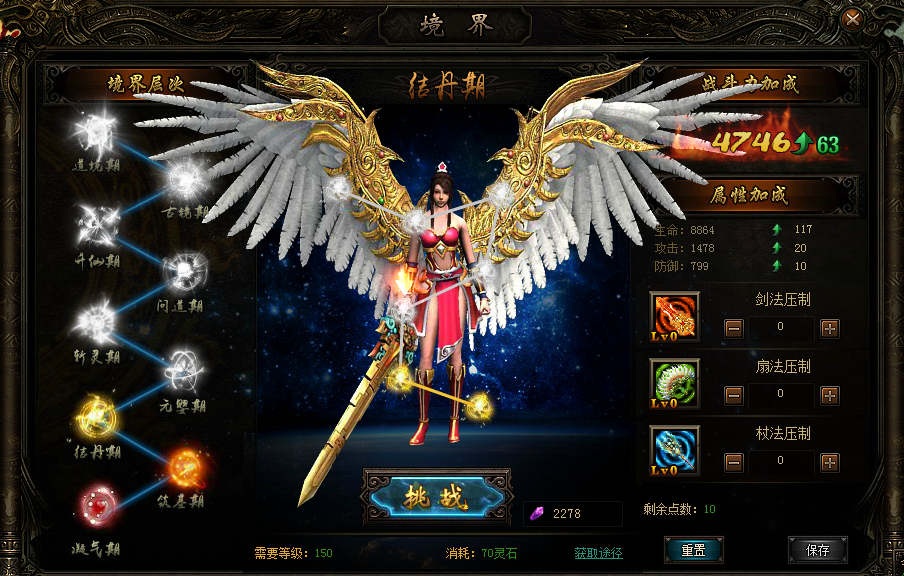Increase 杖法压制 points

click(x=830, y=462)
